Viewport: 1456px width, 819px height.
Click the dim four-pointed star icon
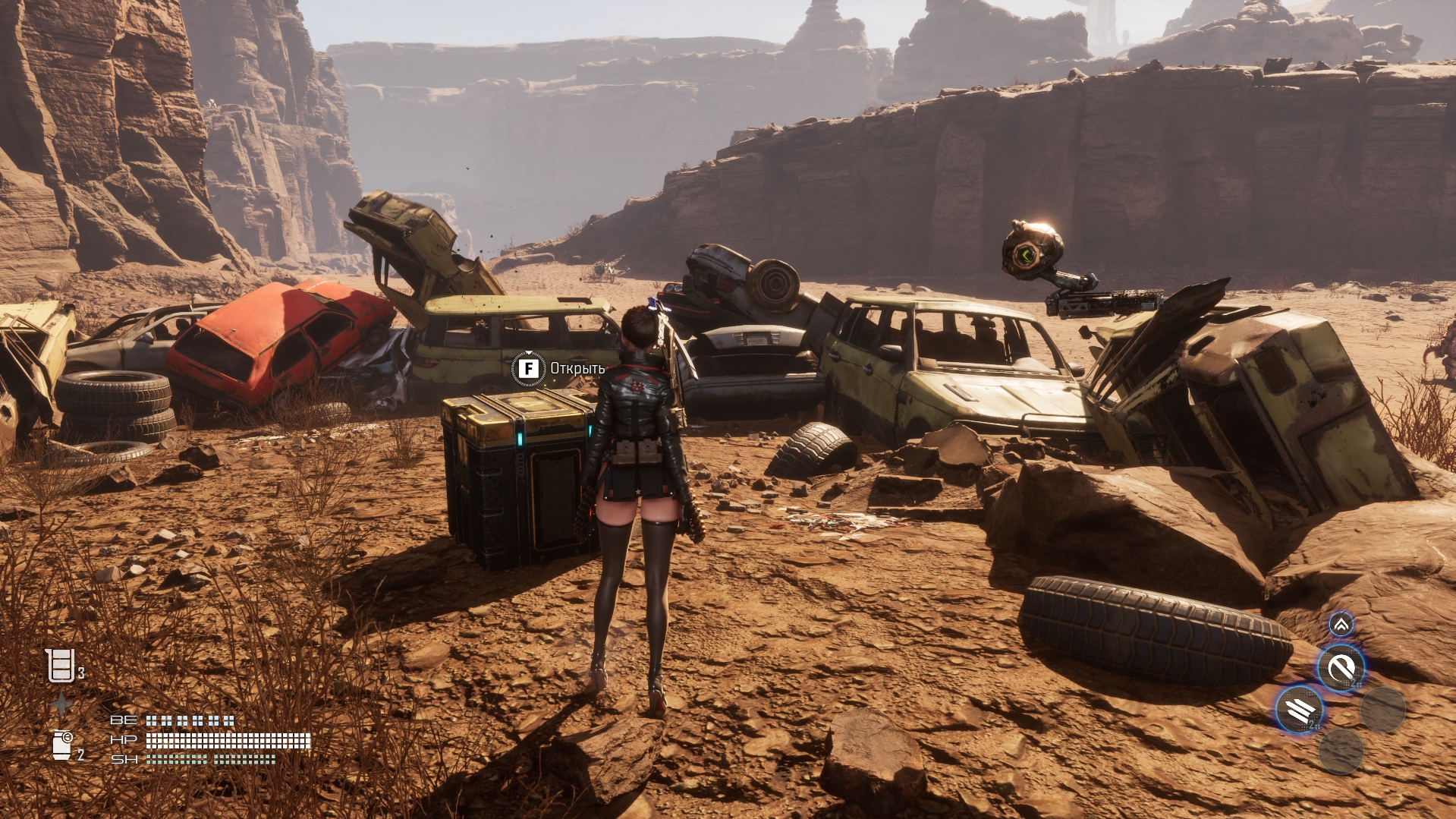tap(61, 705)
